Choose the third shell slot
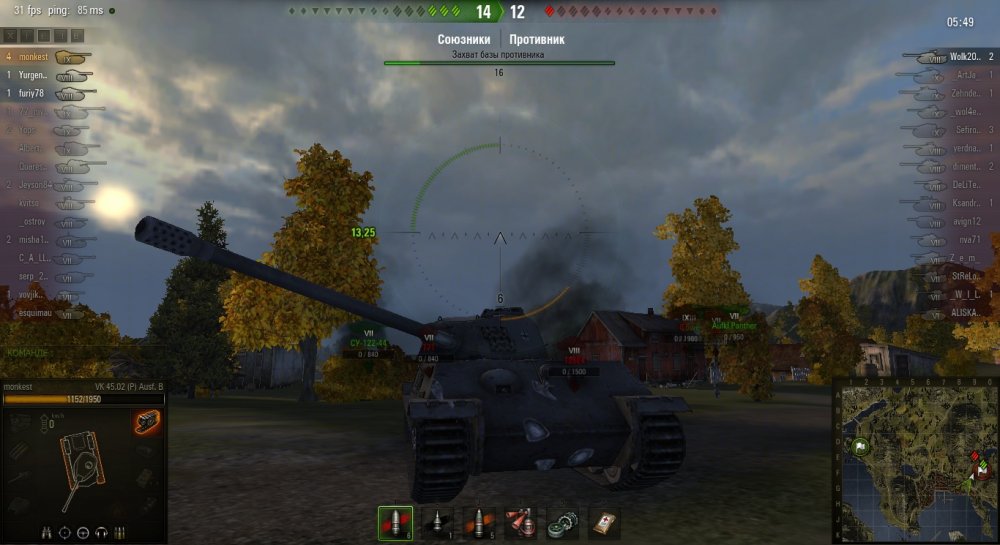 point(479,523)
